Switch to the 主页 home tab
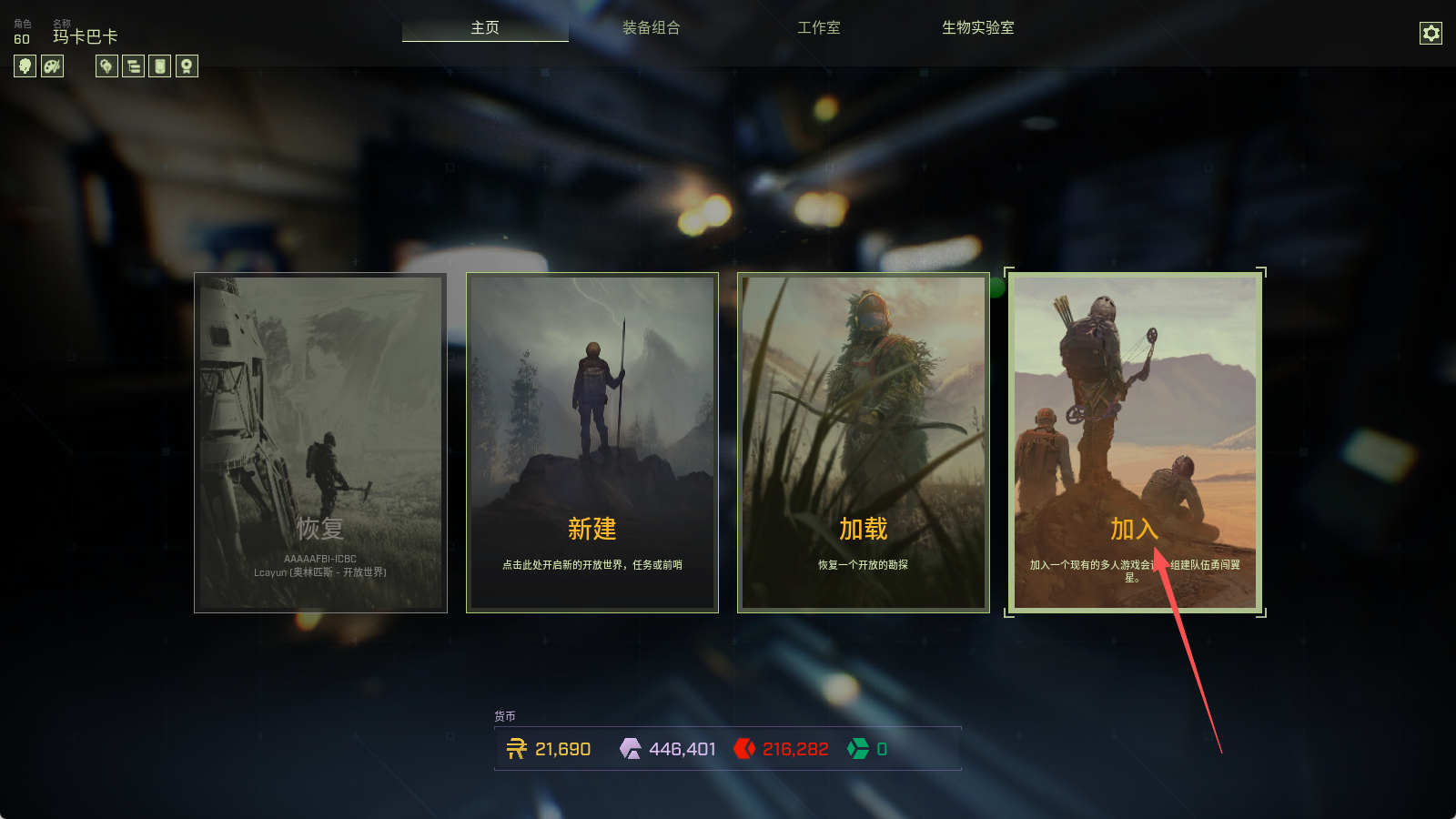 click(485, 28)
